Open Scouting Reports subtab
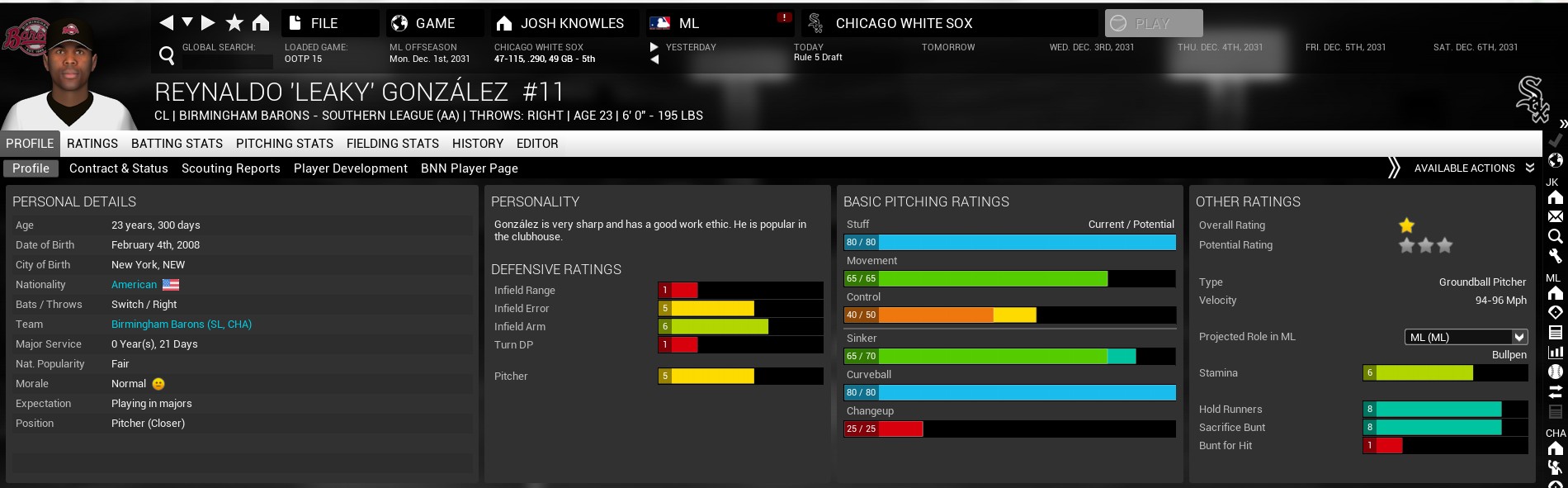 coord(231,168)
